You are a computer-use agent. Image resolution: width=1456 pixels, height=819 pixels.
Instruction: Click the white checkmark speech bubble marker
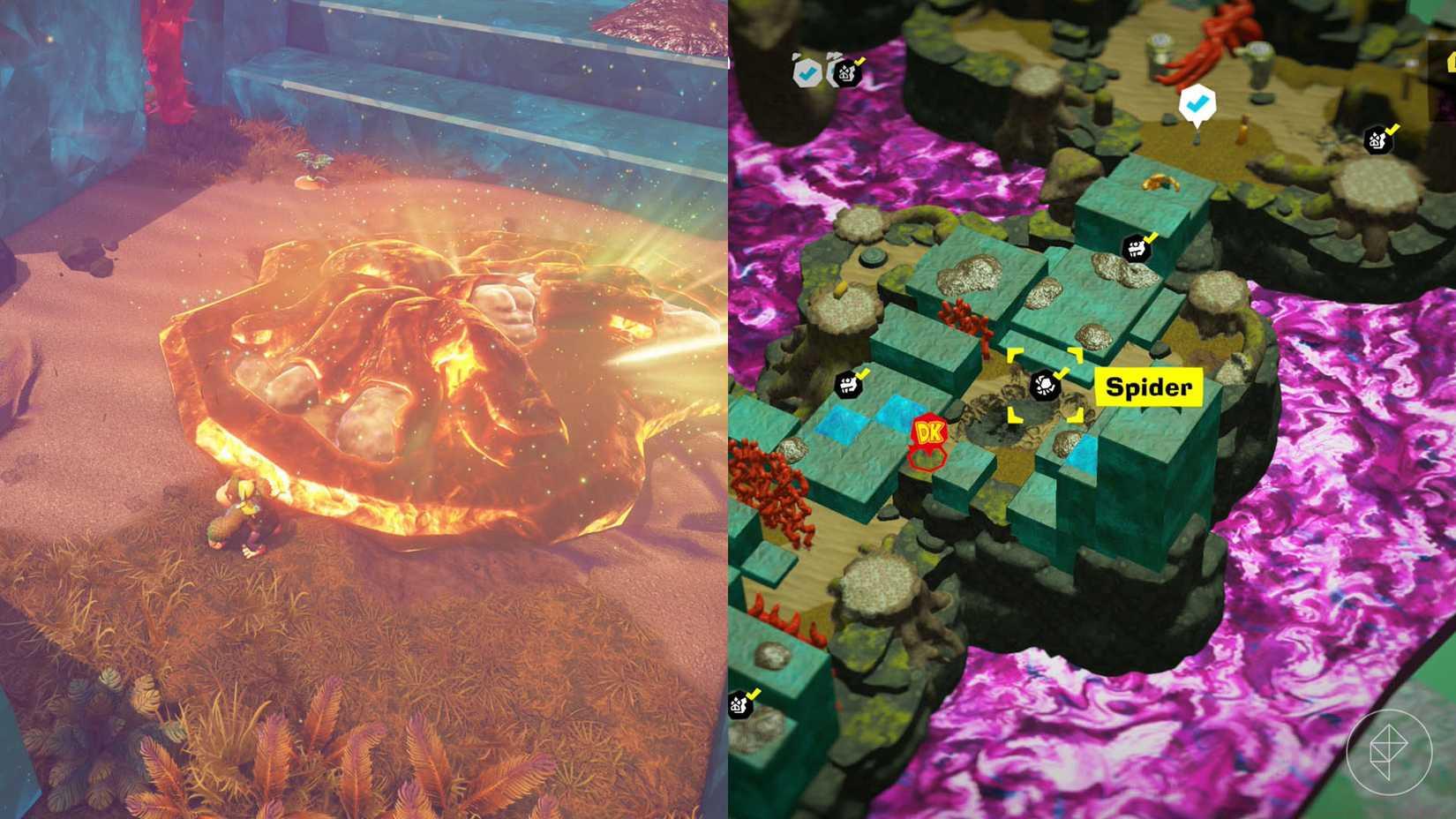point(1197,103)
